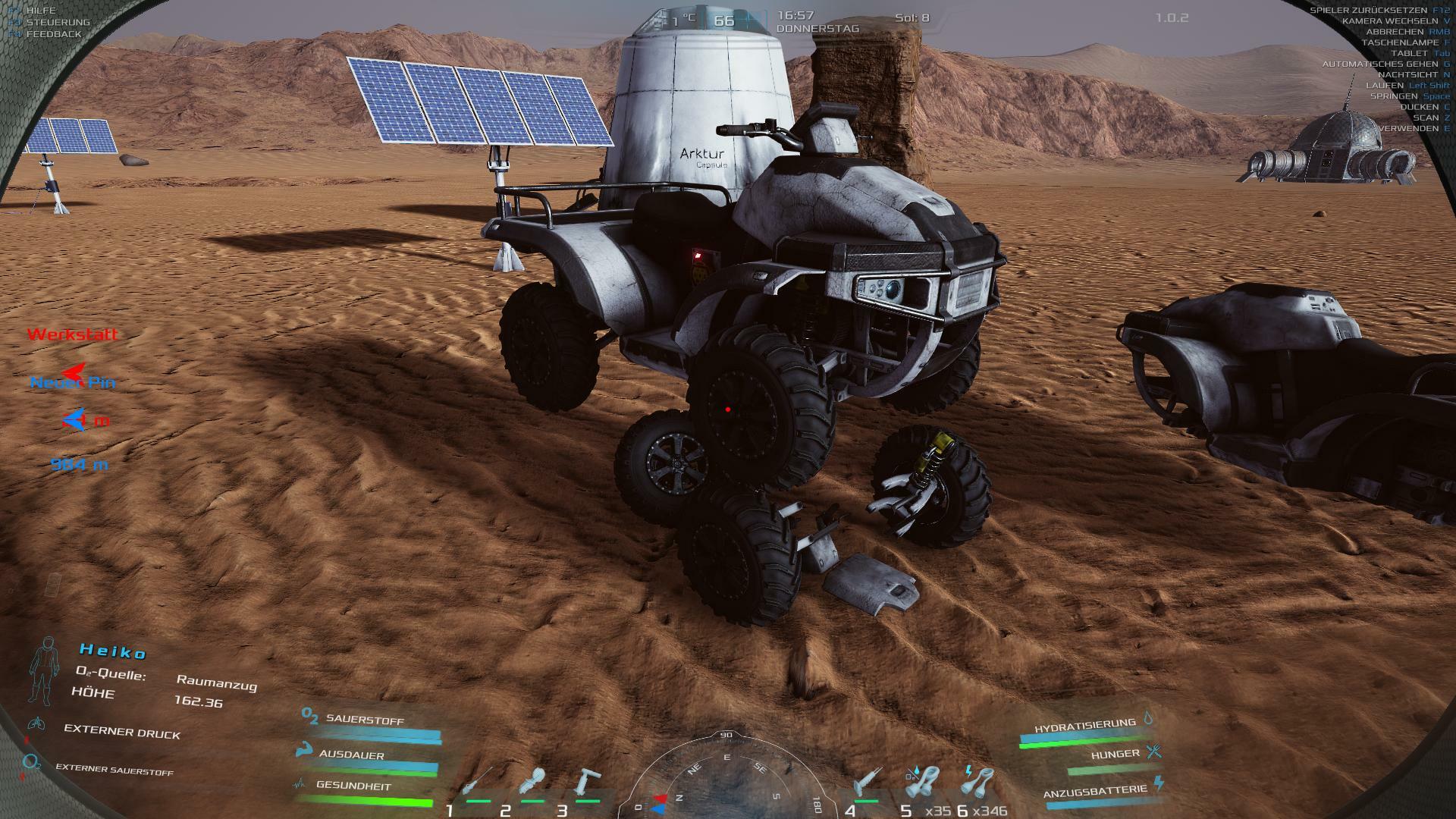
Task: Select the power cable in slot 6
Action: tap(979, 783)
